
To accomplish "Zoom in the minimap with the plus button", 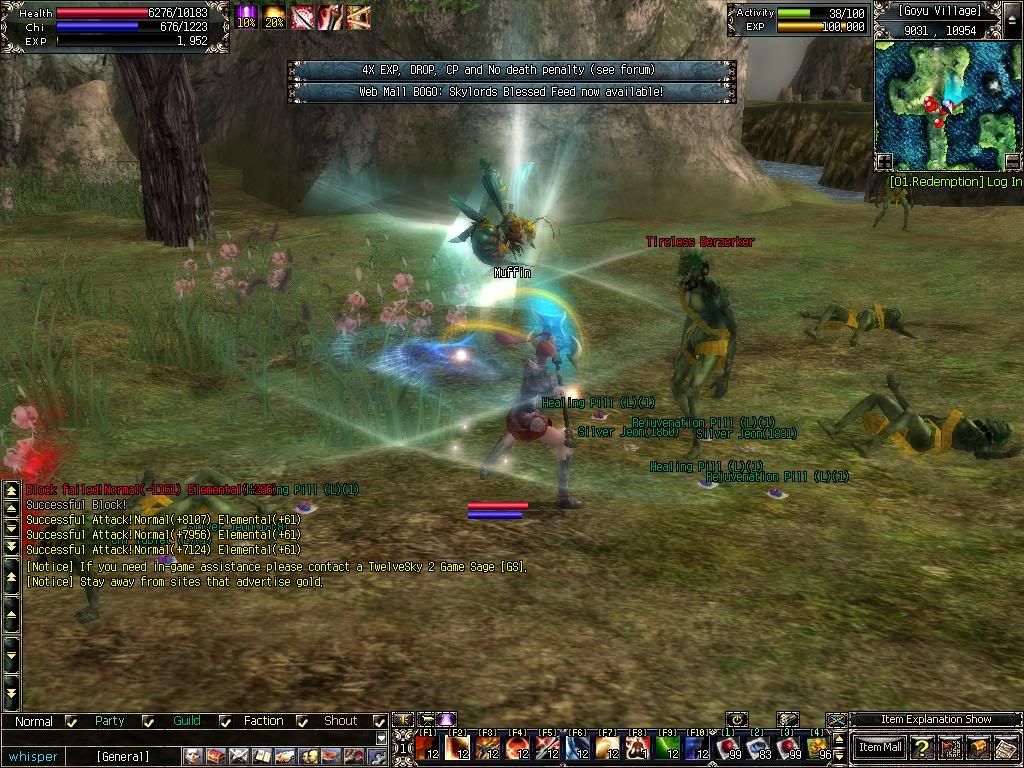I will point(884,161).
